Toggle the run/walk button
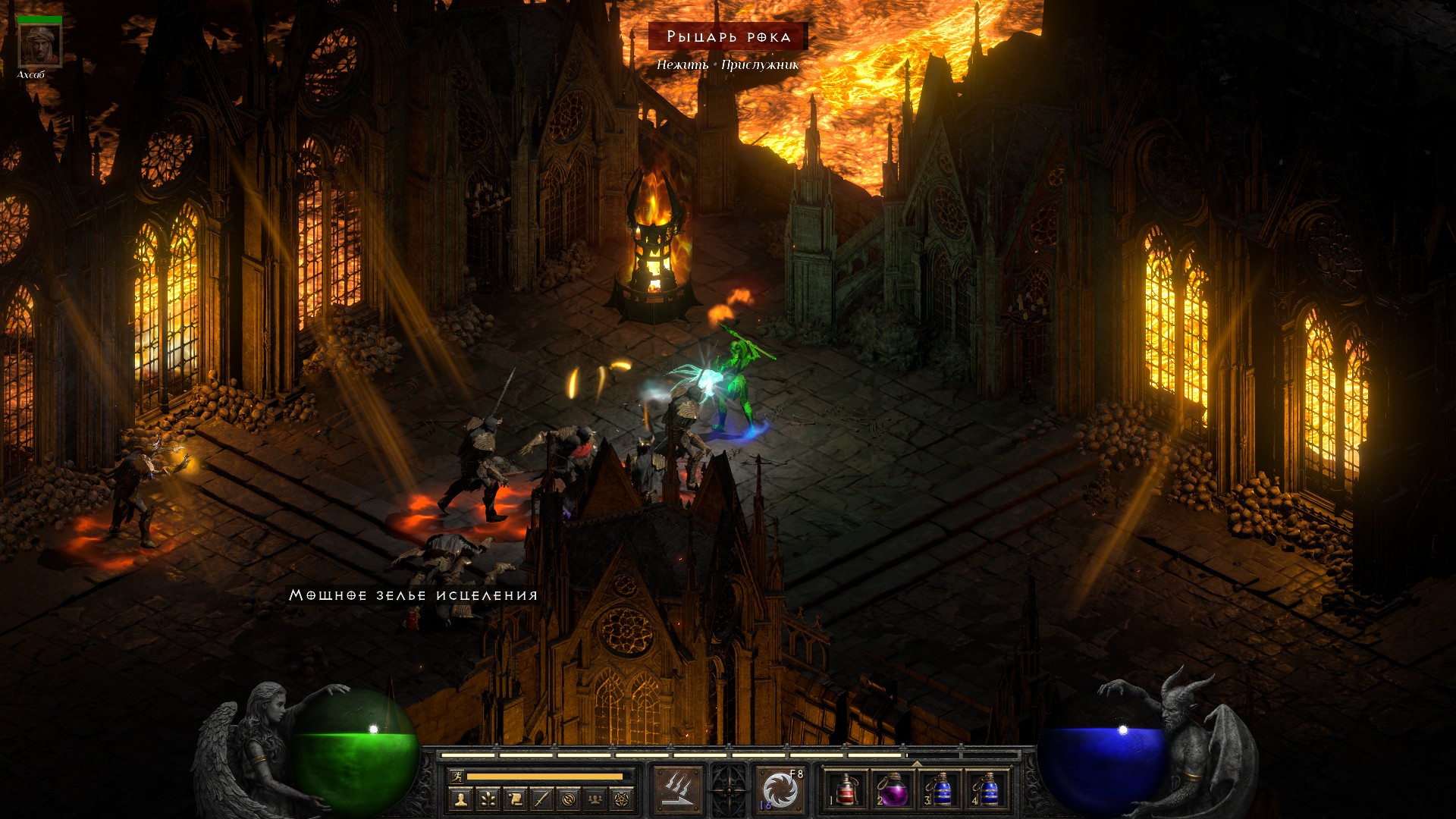Viewport: 1456px width, 819px height. tap(456, 777)
